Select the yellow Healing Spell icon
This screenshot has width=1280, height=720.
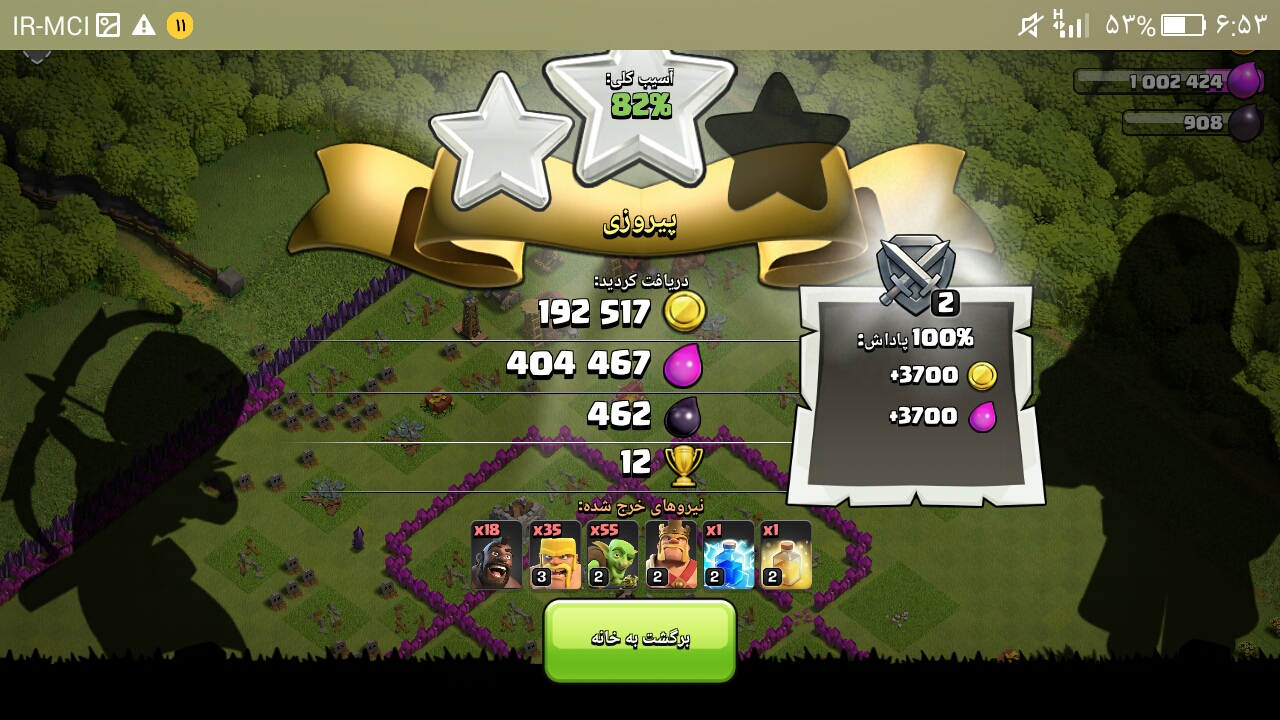786,555
